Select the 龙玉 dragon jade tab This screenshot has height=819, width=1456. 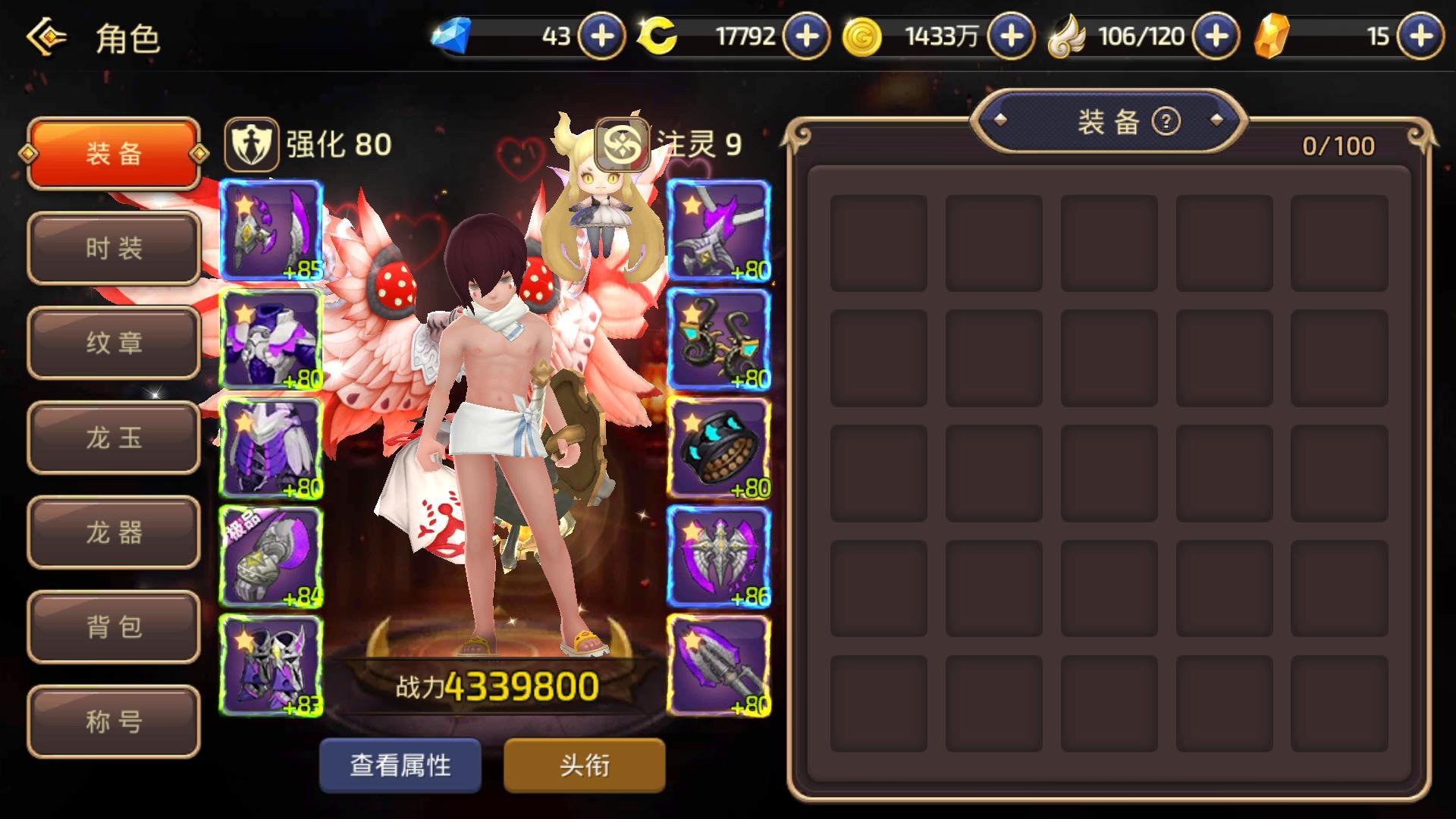point(114,438)
